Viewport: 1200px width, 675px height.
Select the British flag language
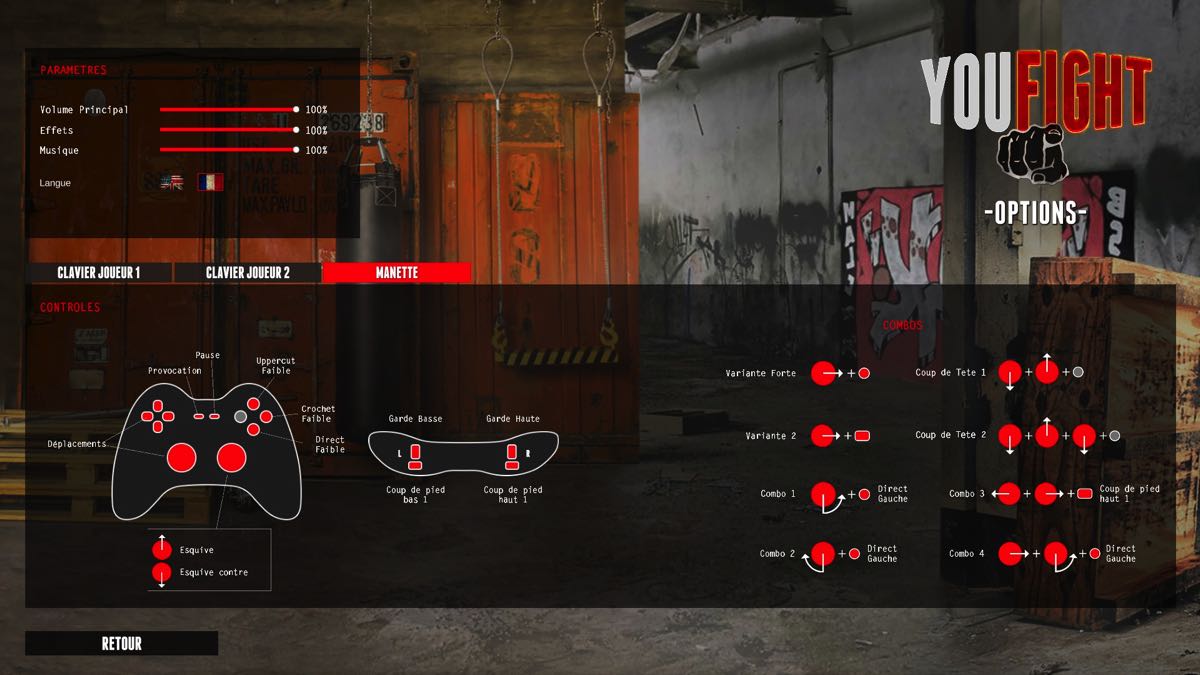pyautogui.click(x=173, y=183)
